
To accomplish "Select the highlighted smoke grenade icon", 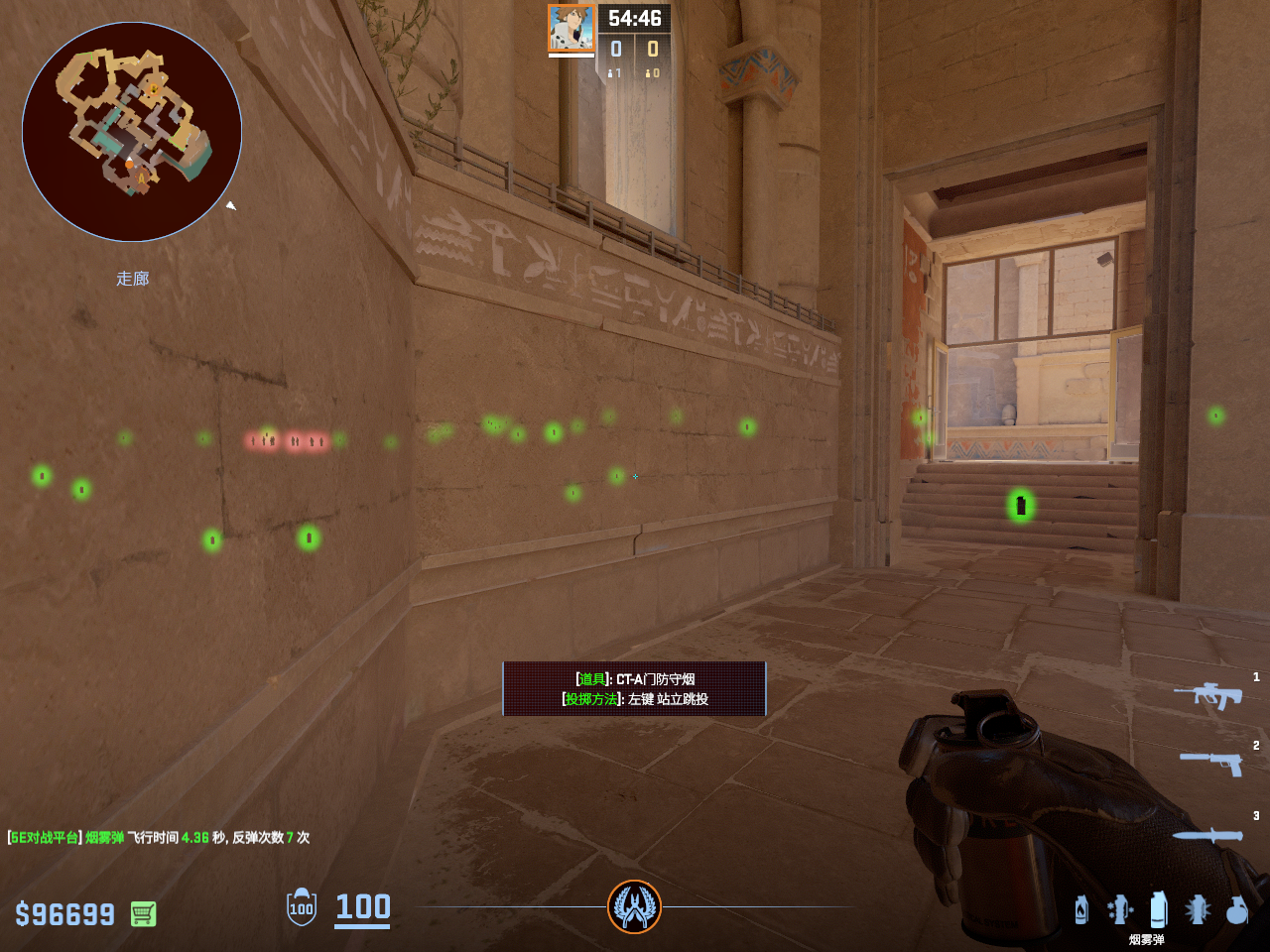I will 1158,908.
